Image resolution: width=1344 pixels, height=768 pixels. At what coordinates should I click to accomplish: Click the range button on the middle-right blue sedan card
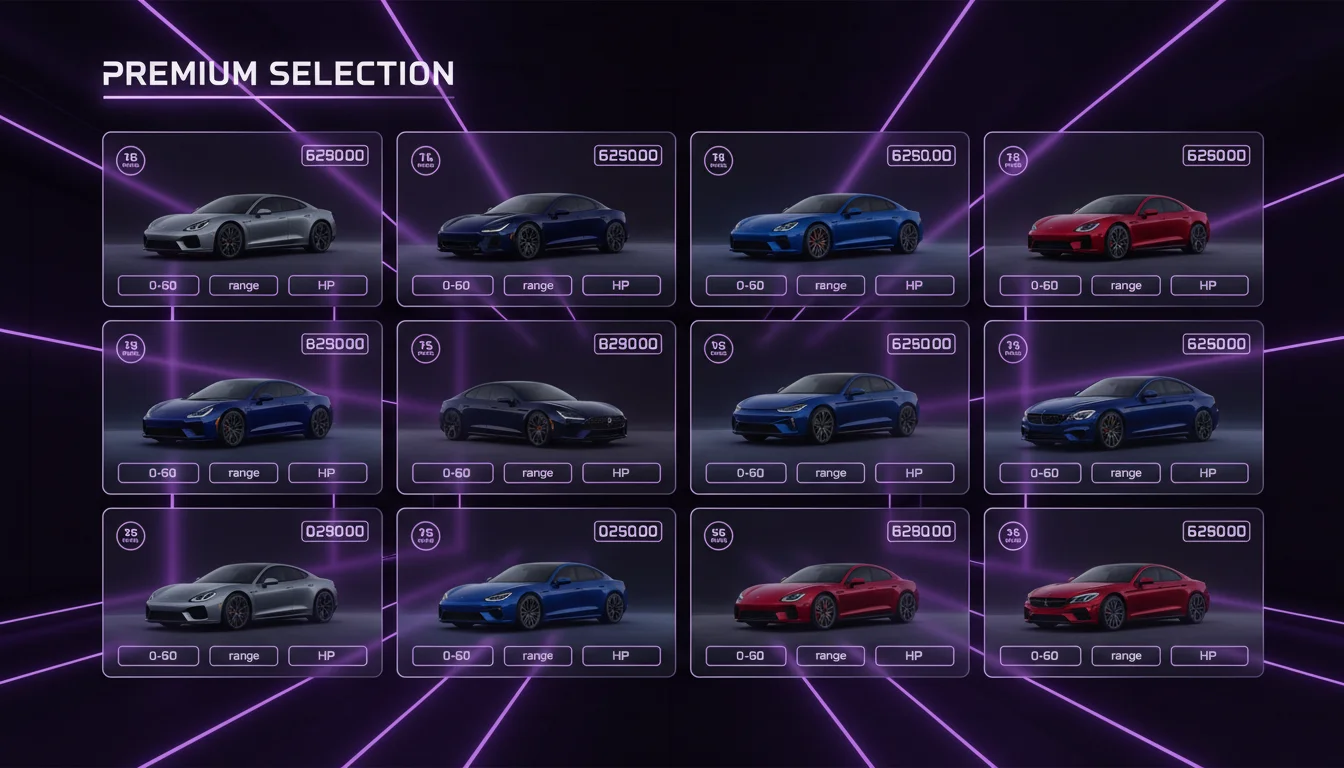(1125, 472)
